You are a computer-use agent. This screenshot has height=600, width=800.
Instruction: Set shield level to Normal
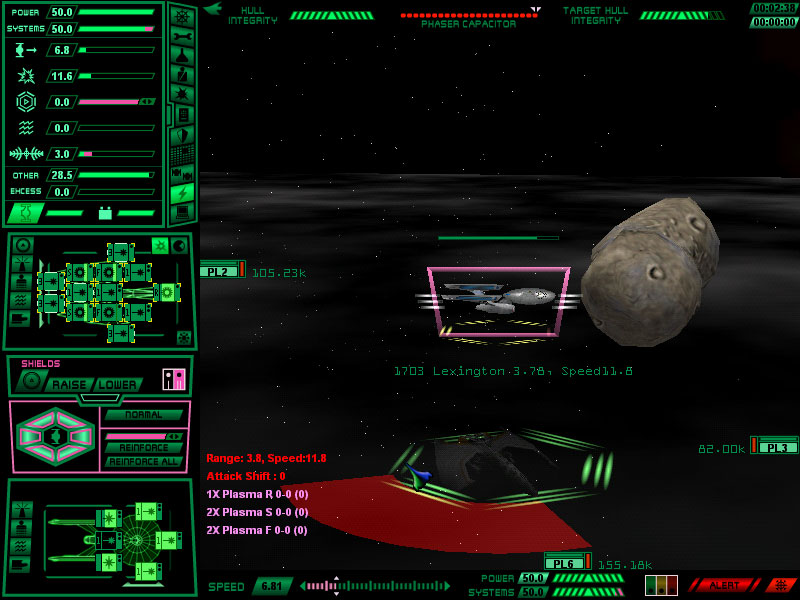pos(143,415)
